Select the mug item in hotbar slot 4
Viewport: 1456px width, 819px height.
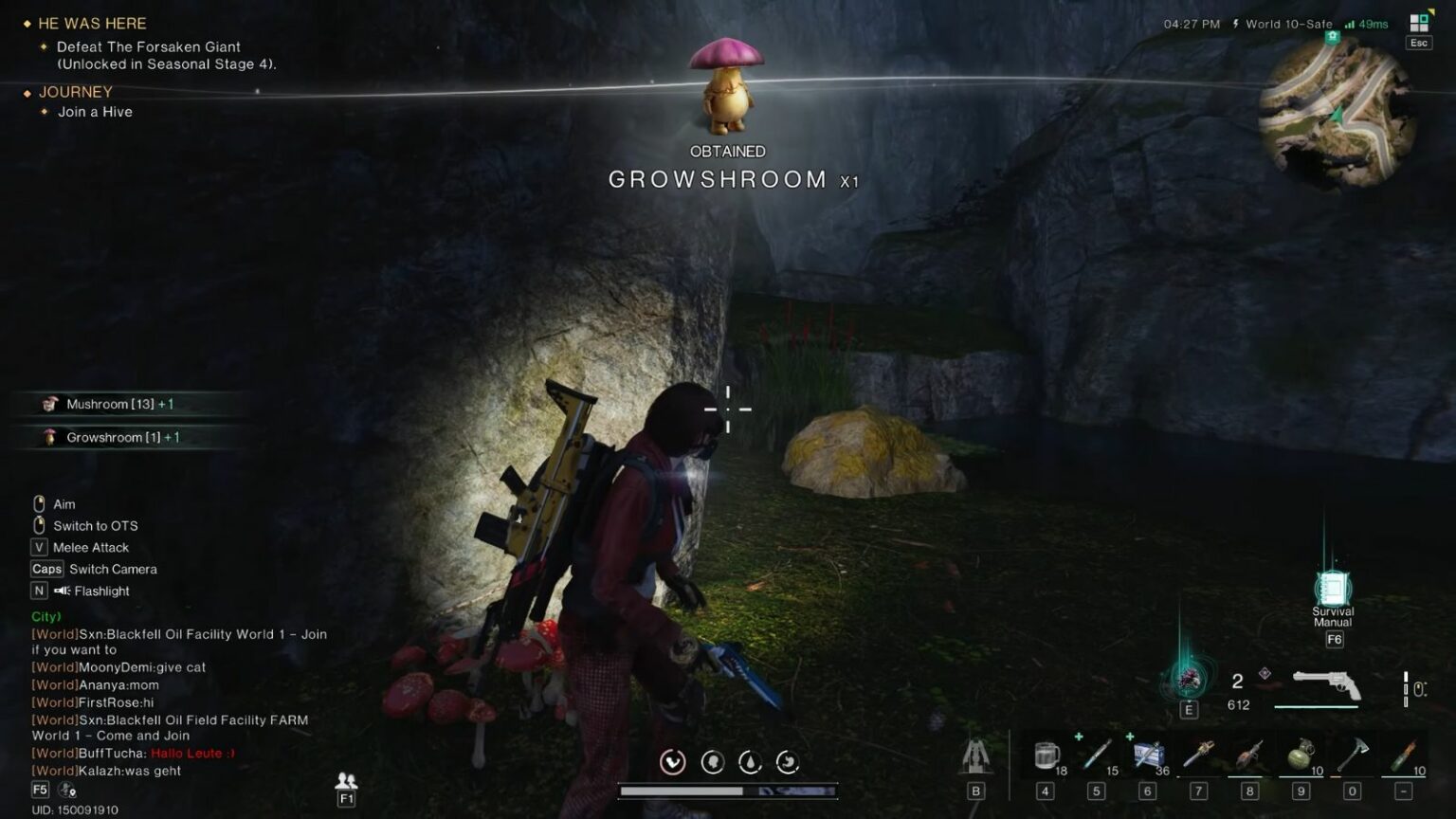coord(1047,754)
